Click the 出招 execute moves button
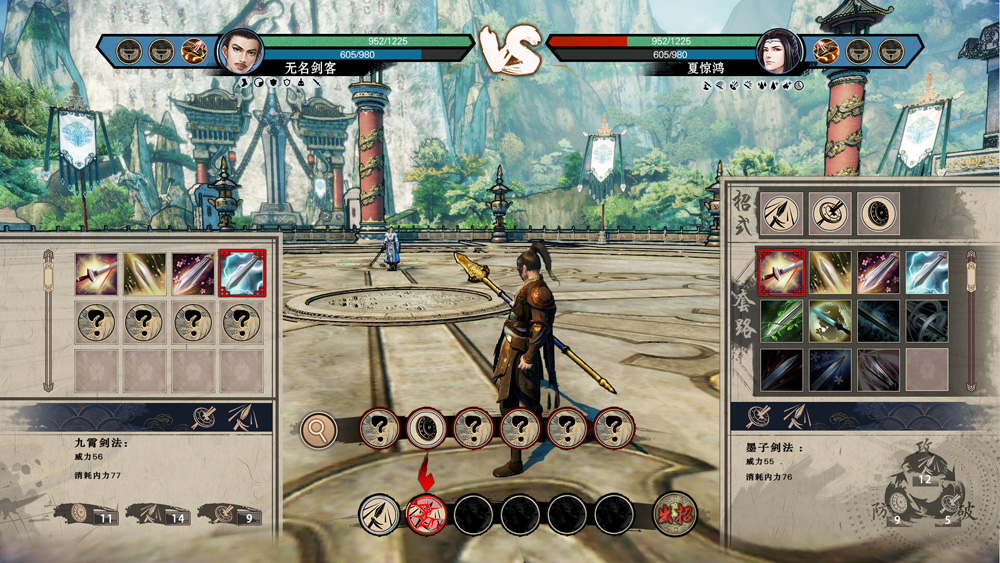 675,514
